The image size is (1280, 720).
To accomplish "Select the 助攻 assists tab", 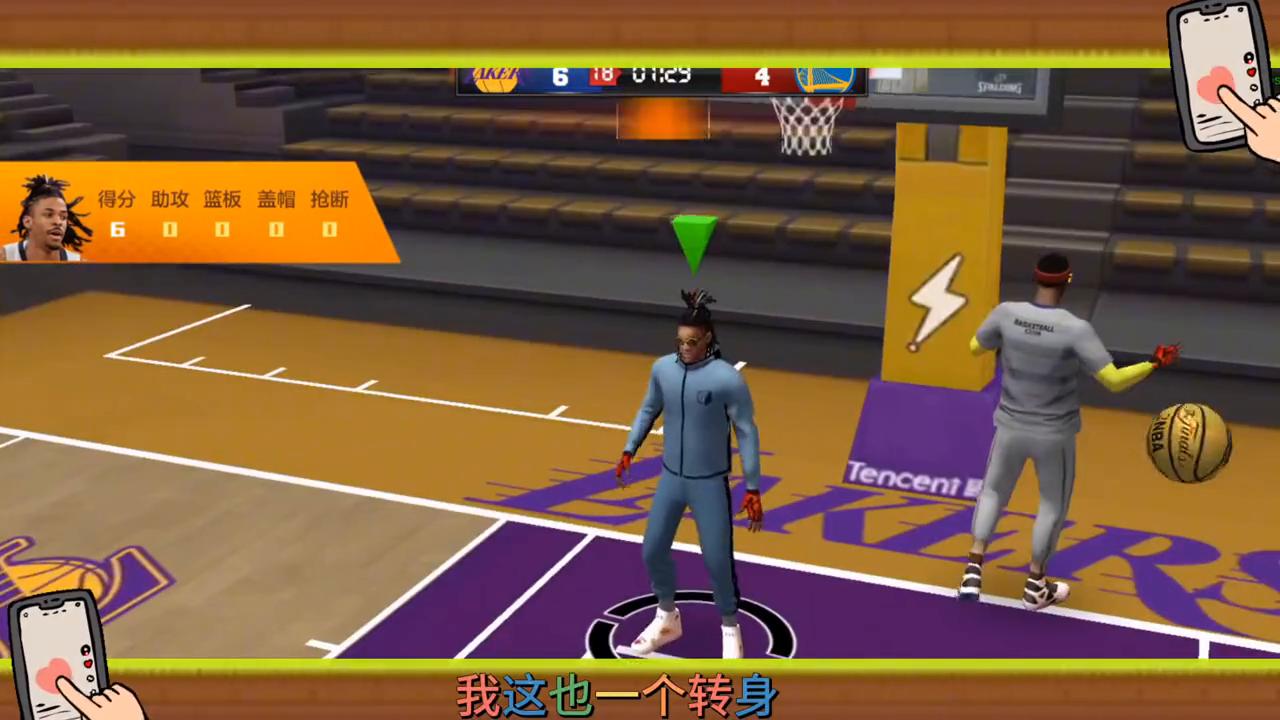I will [x=169, y=199].
